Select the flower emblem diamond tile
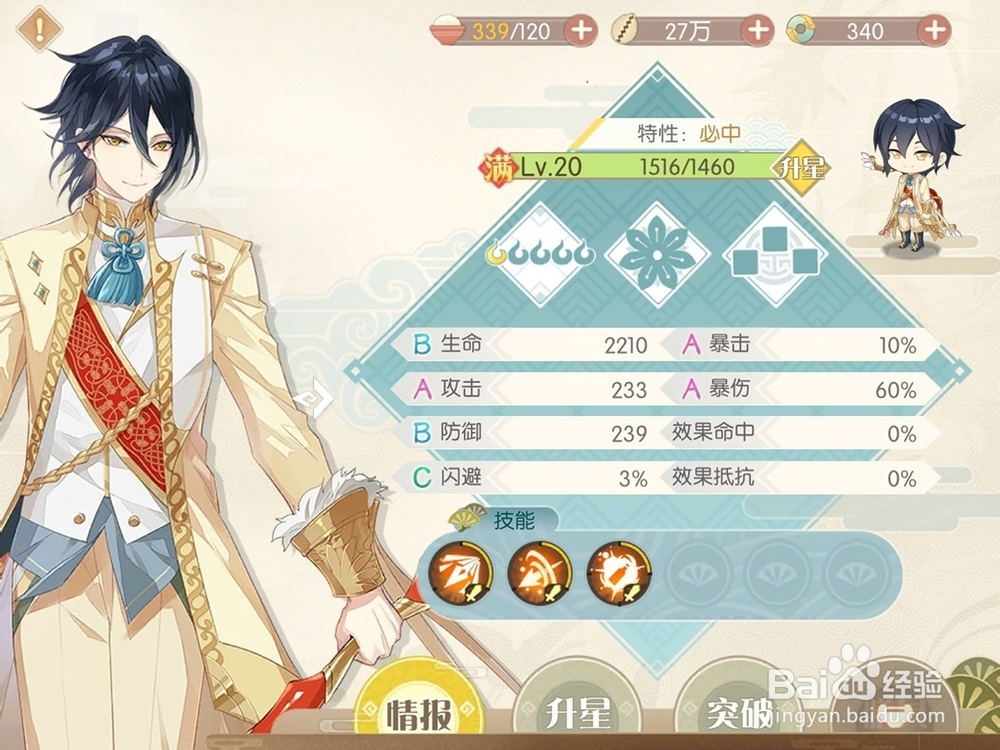The width and height of the screenshot is (1000, 750). pyautogui.click(x=657, y=254)
